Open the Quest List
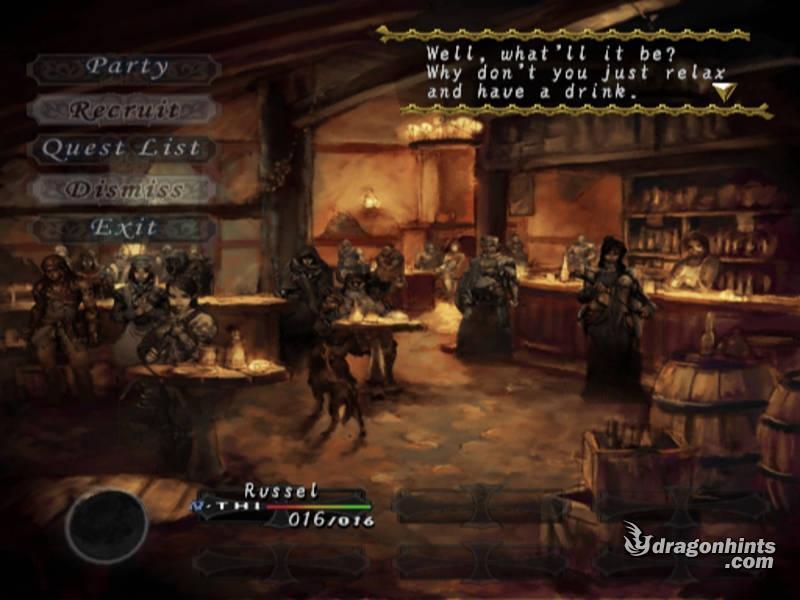 tap(122, 149)
